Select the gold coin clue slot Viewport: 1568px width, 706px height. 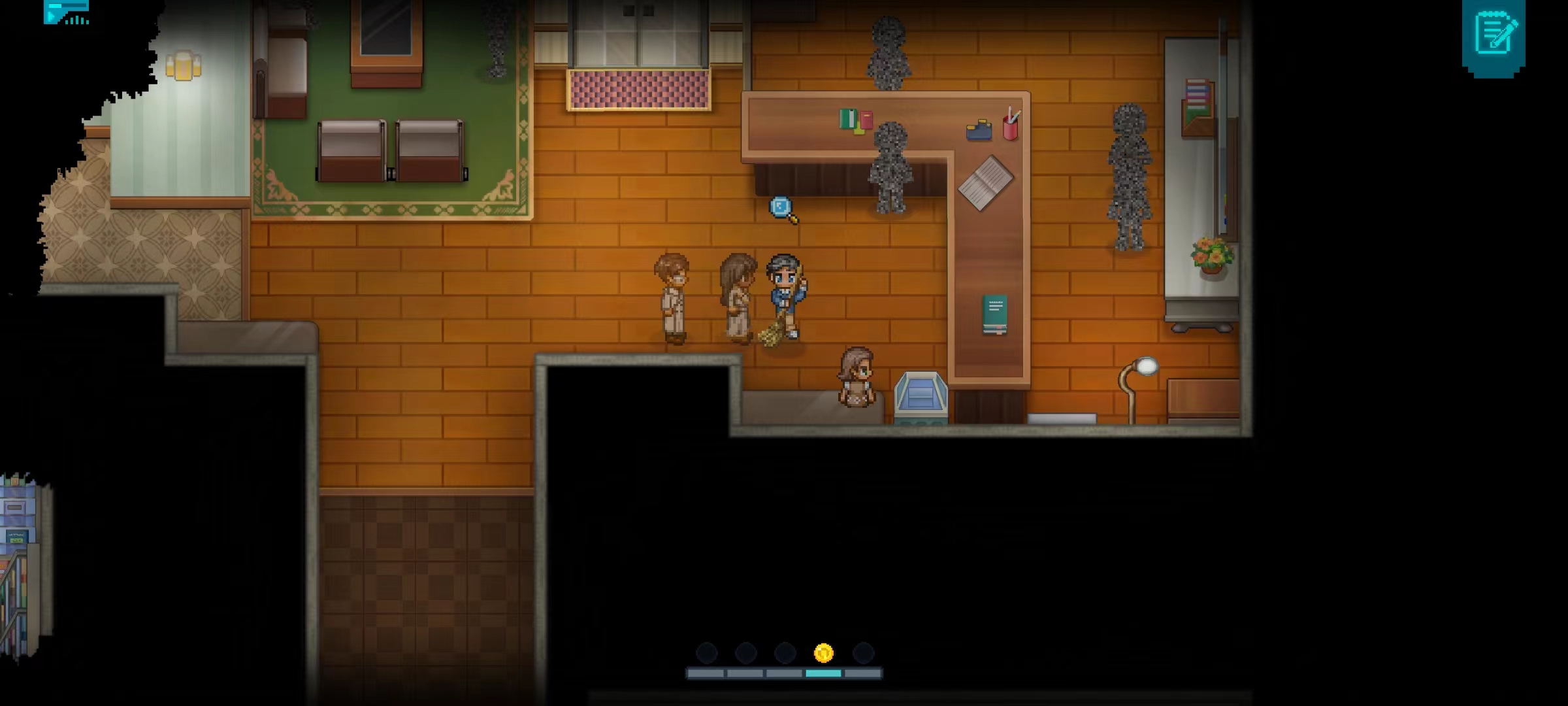coord(824,653)
